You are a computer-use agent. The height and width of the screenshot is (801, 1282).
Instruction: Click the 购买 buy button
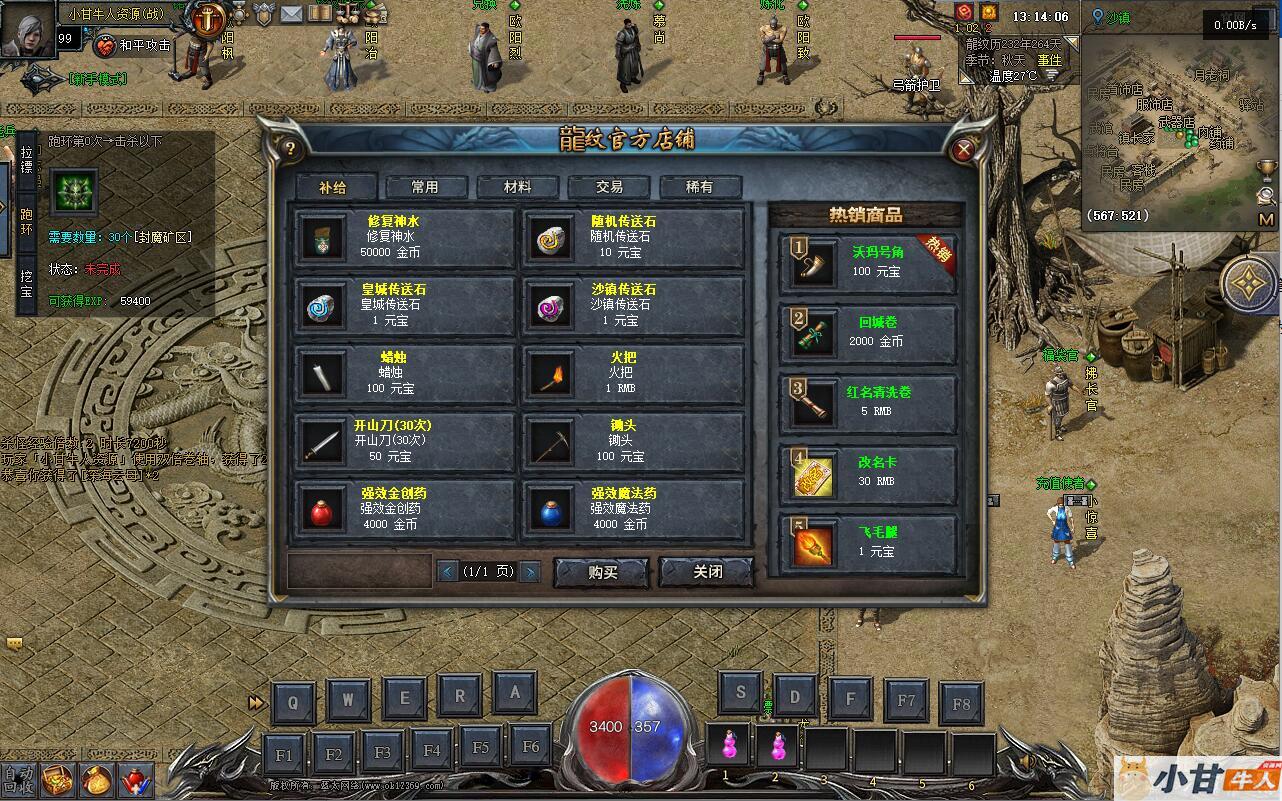tap(602, 572)
